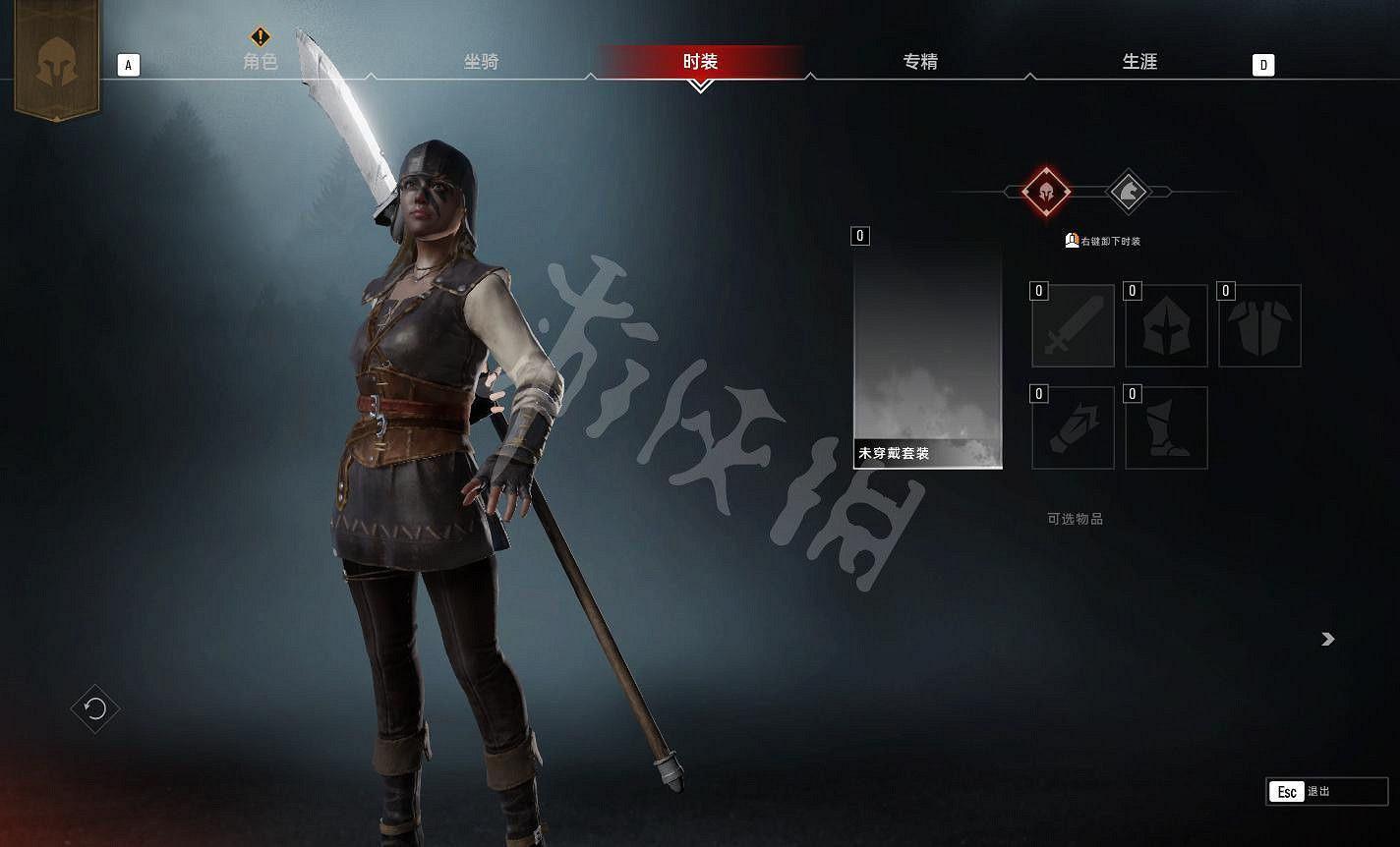Switch to mount cosmetics via horse diamond
The image size is (1400, 847).
coord(1129,193)
